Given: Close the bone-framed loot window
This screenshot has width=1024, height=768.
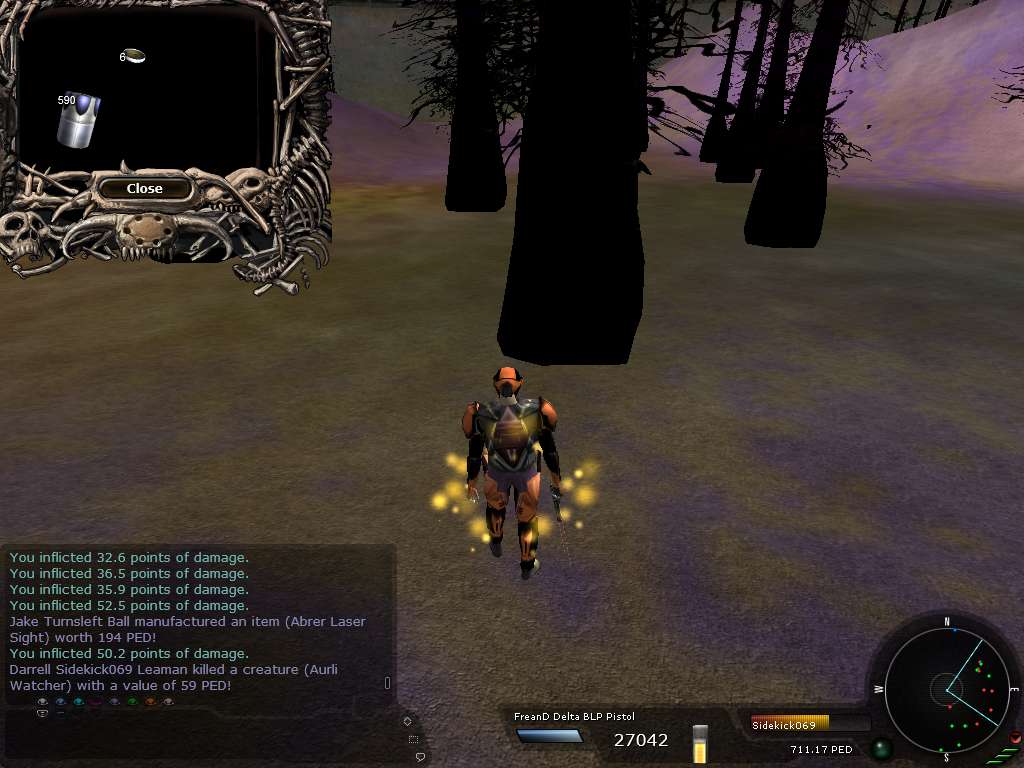Looking at the screenshot, I should tap(144, 188).
